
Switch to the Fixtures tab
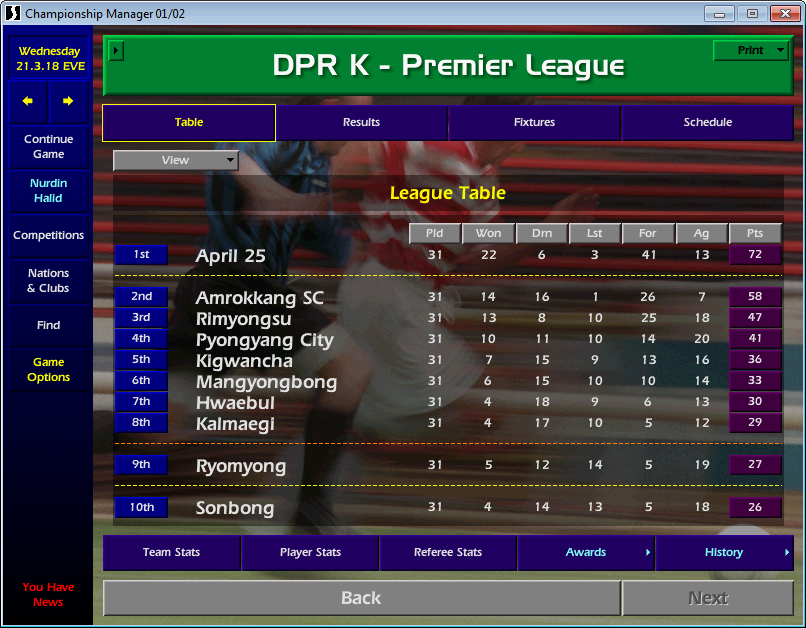click(x=534, y=123)
